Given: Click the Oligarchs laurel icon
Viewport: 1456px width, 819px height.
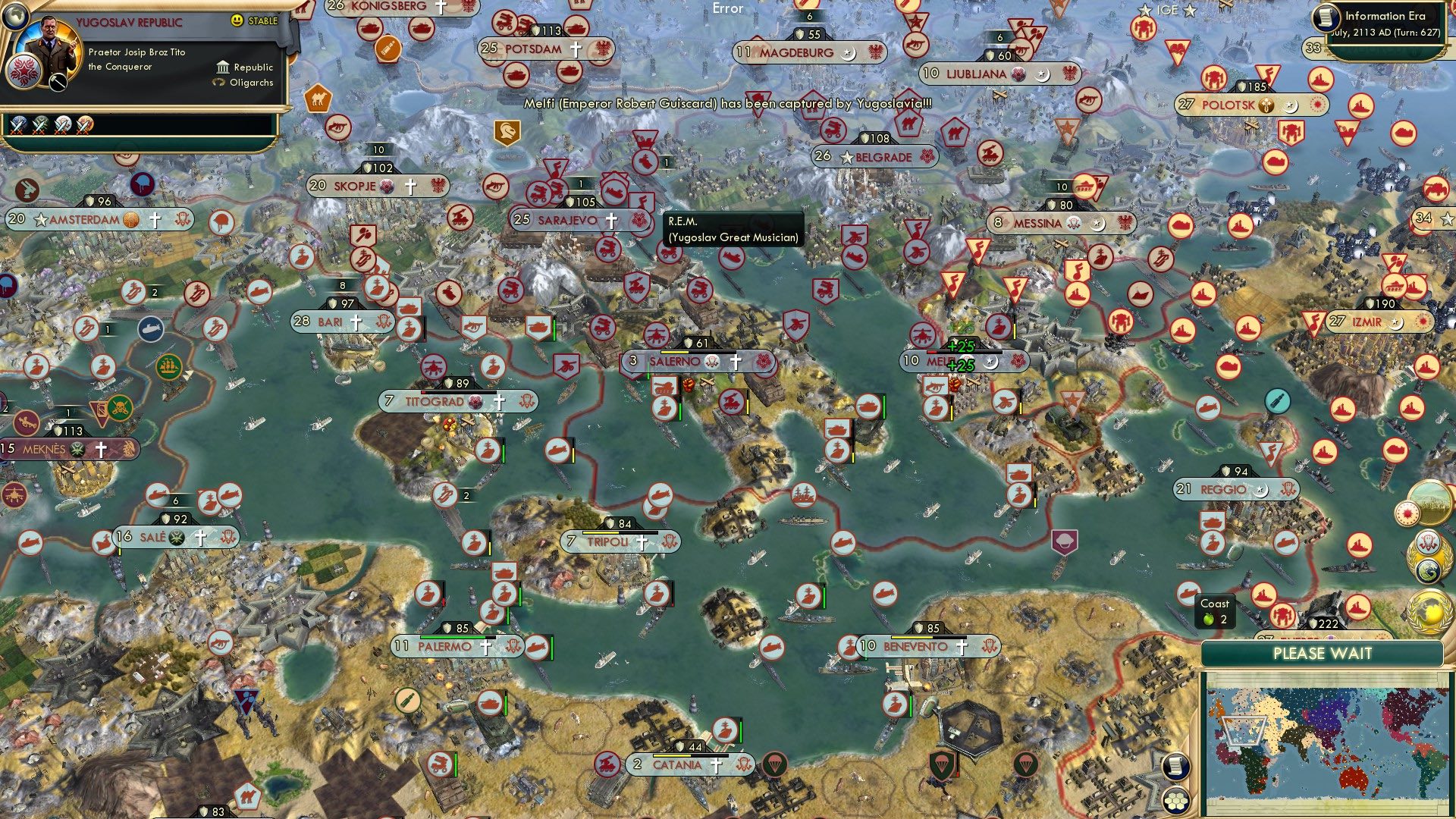Looking at the screenshot, I should click(x=220, y=82).
